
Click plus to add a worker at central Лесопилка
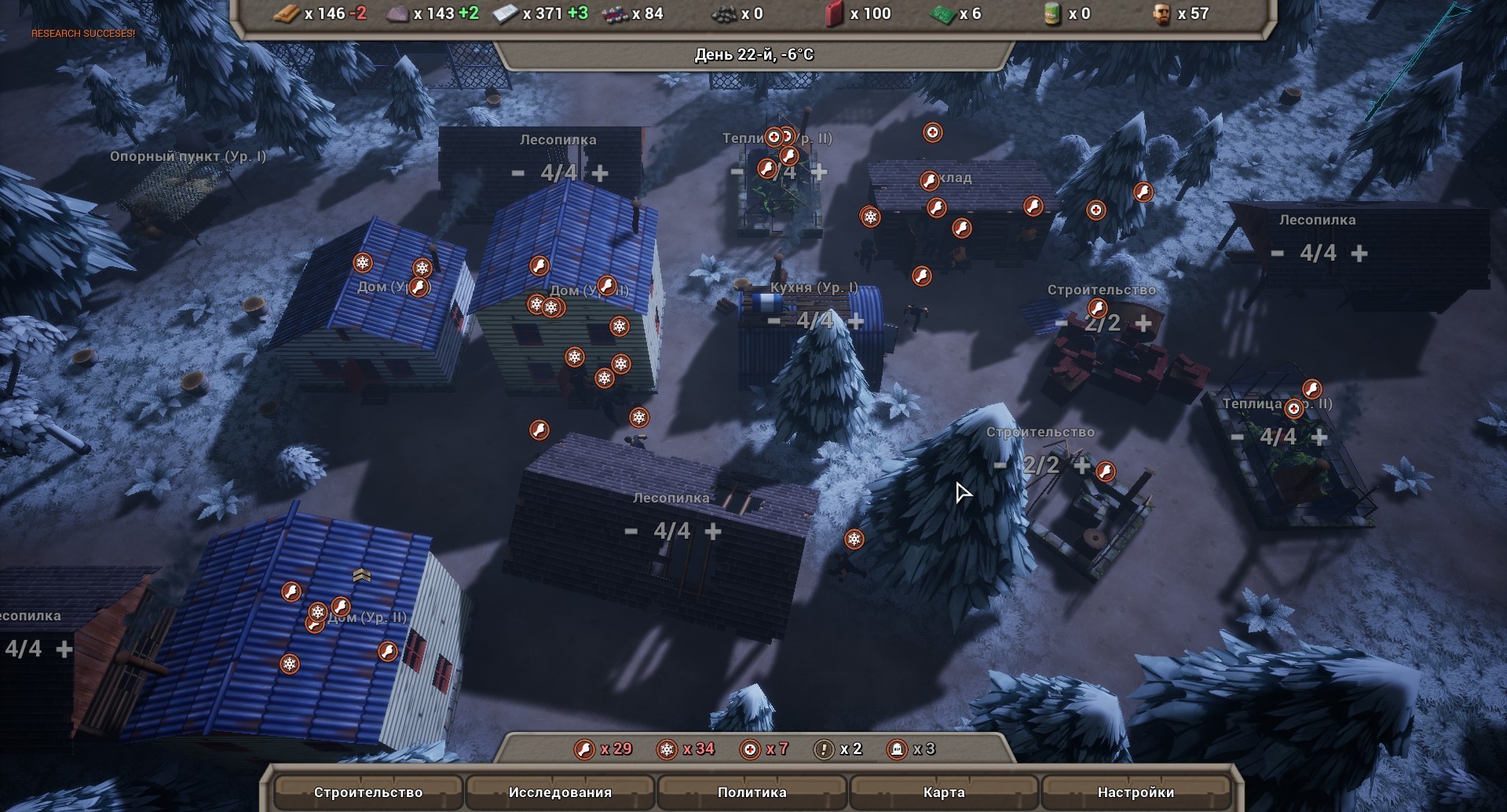[713, 531]
